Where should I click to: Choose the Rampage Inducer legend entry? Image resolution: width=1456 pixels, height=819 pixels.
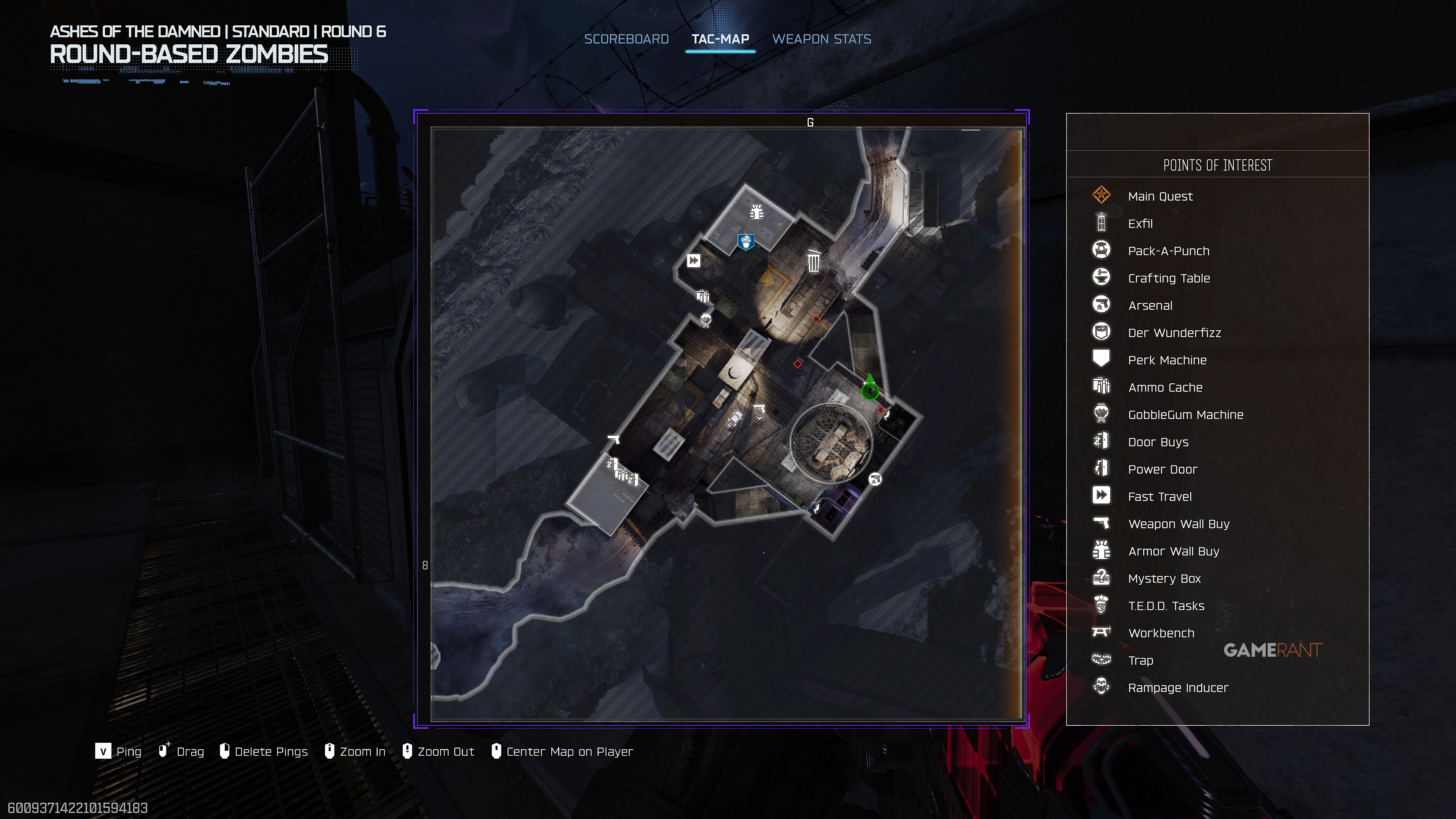click(x=1178, y=688)
